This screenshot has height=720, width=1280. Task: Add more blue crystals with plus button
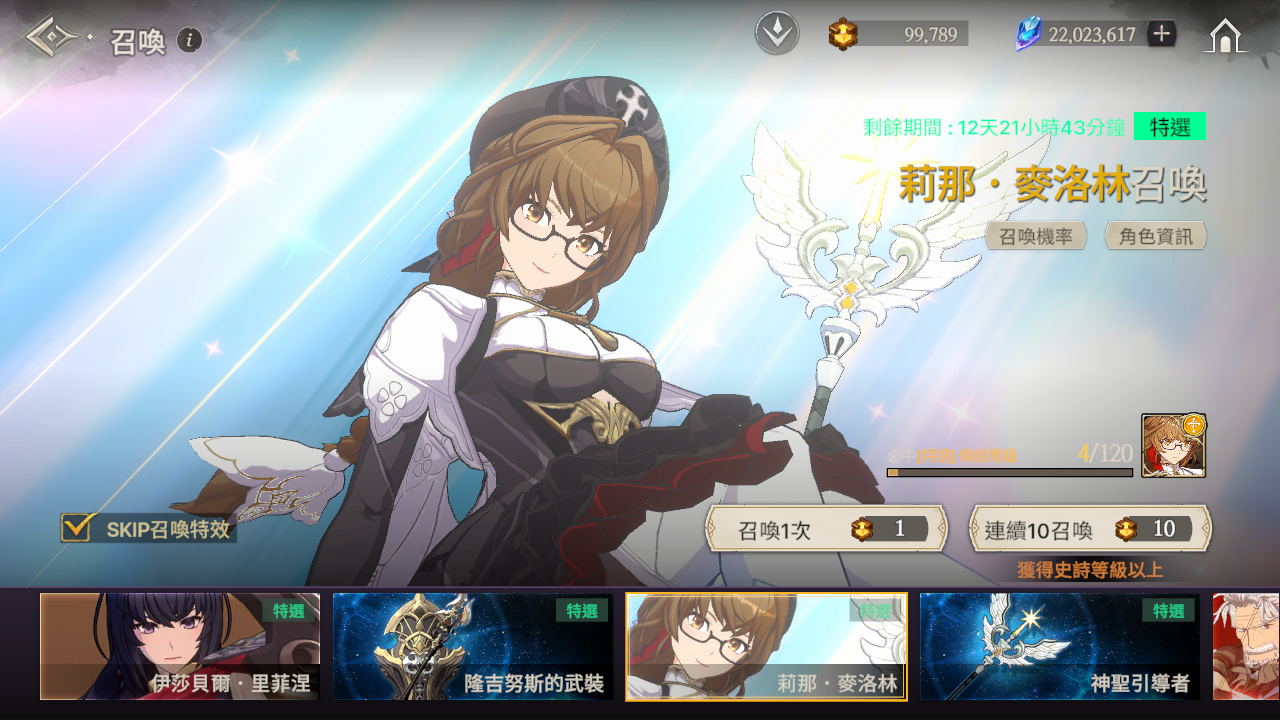pyautogui.click(x=1161, y=34)
